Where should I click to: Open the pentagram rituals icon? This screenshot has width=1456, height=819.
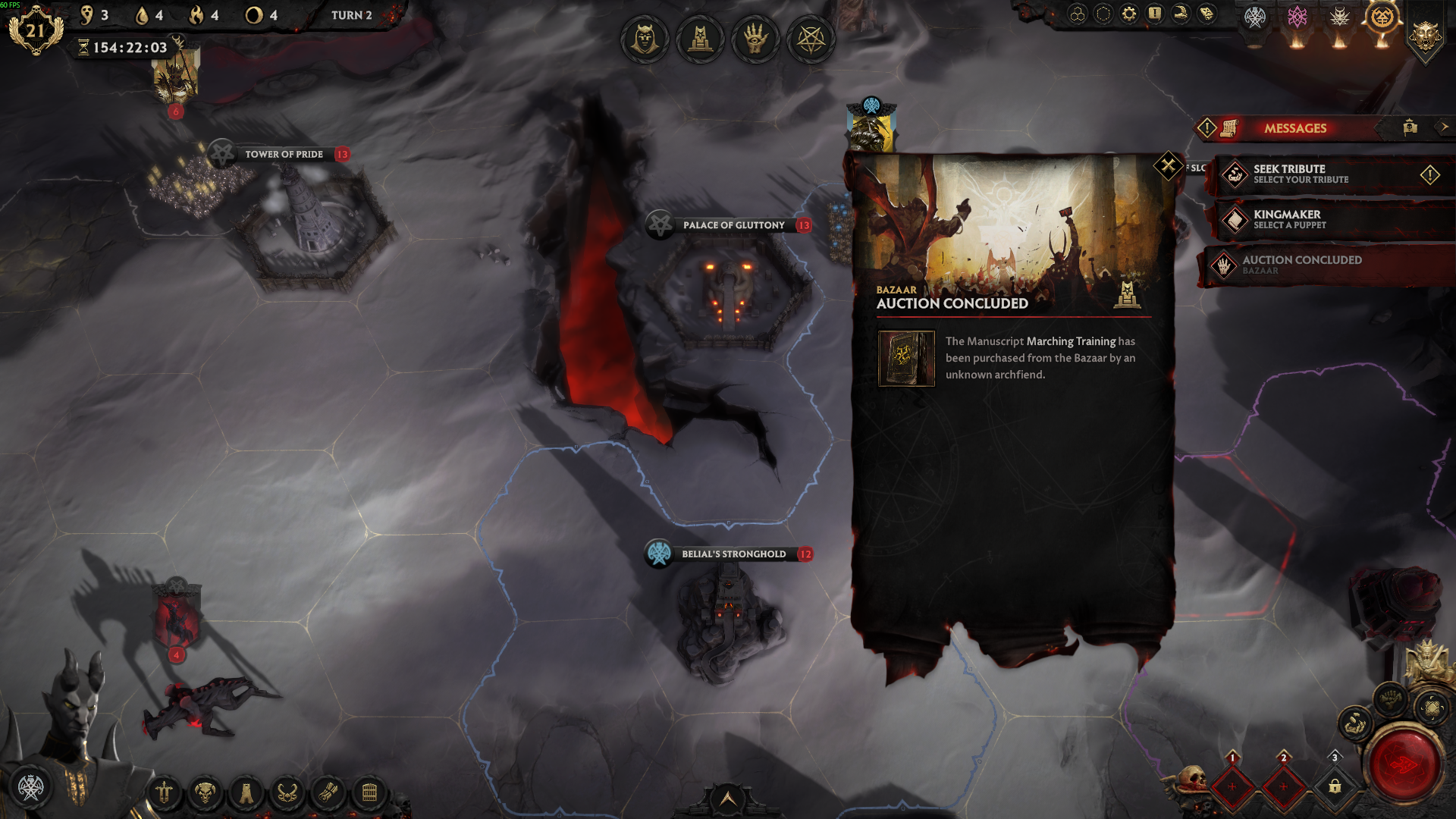(x=811, y=39)
